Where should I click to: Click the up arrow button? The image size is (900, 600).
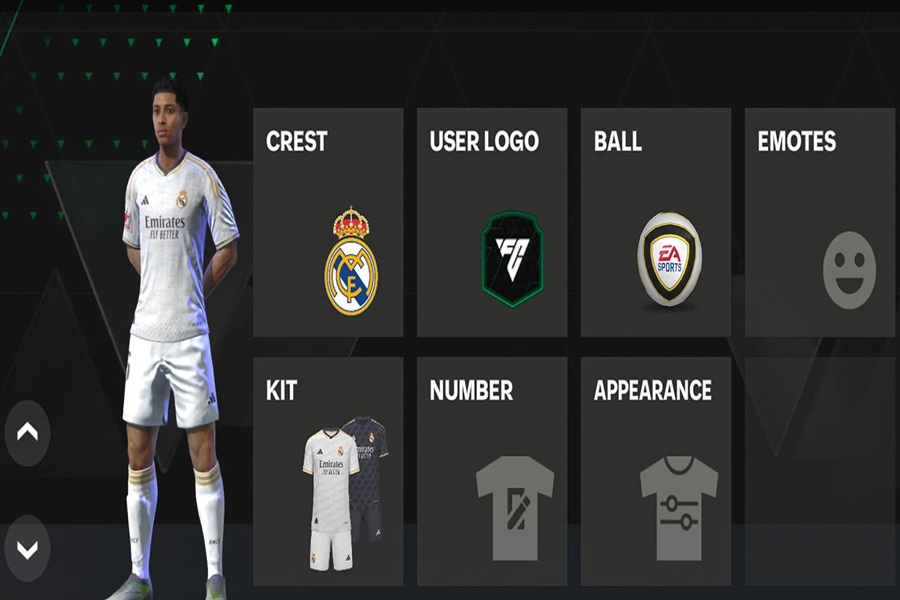(27, 432)
